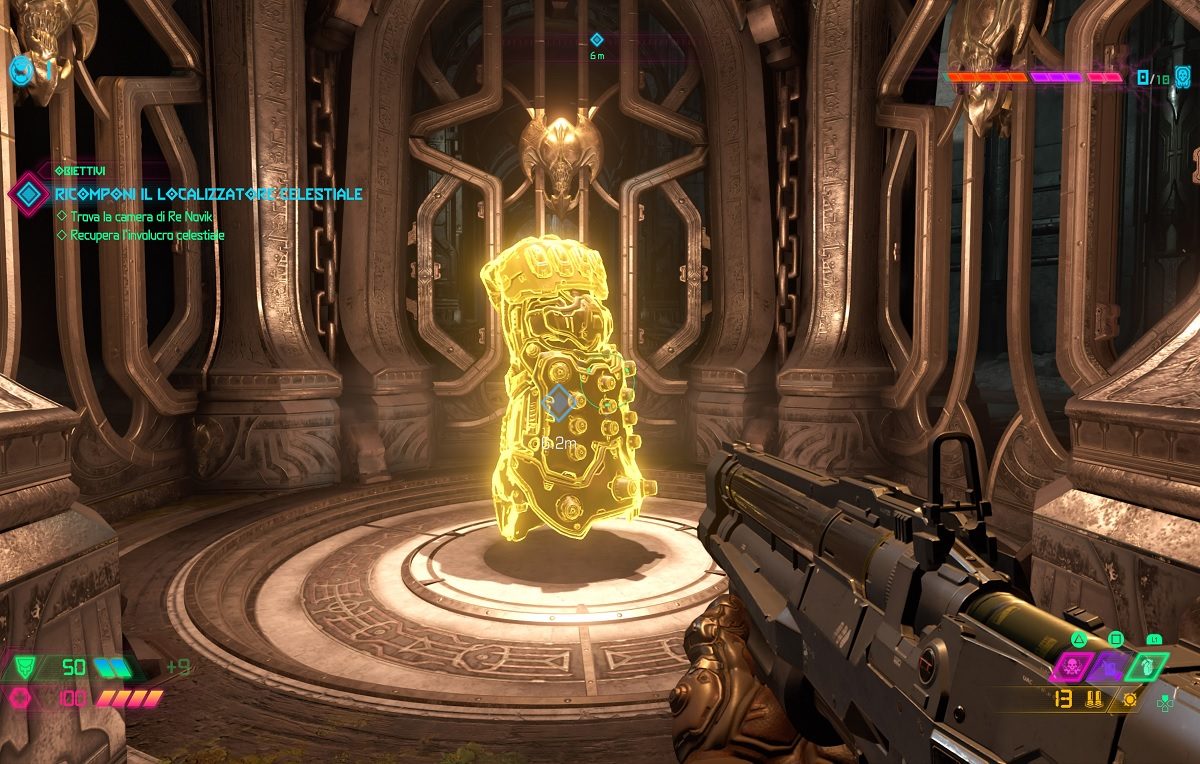Open the 'Ricomponi il localizzatore celestiale' objective
This screenshot has height=764, width=1200.
click(x=208, y=194)
